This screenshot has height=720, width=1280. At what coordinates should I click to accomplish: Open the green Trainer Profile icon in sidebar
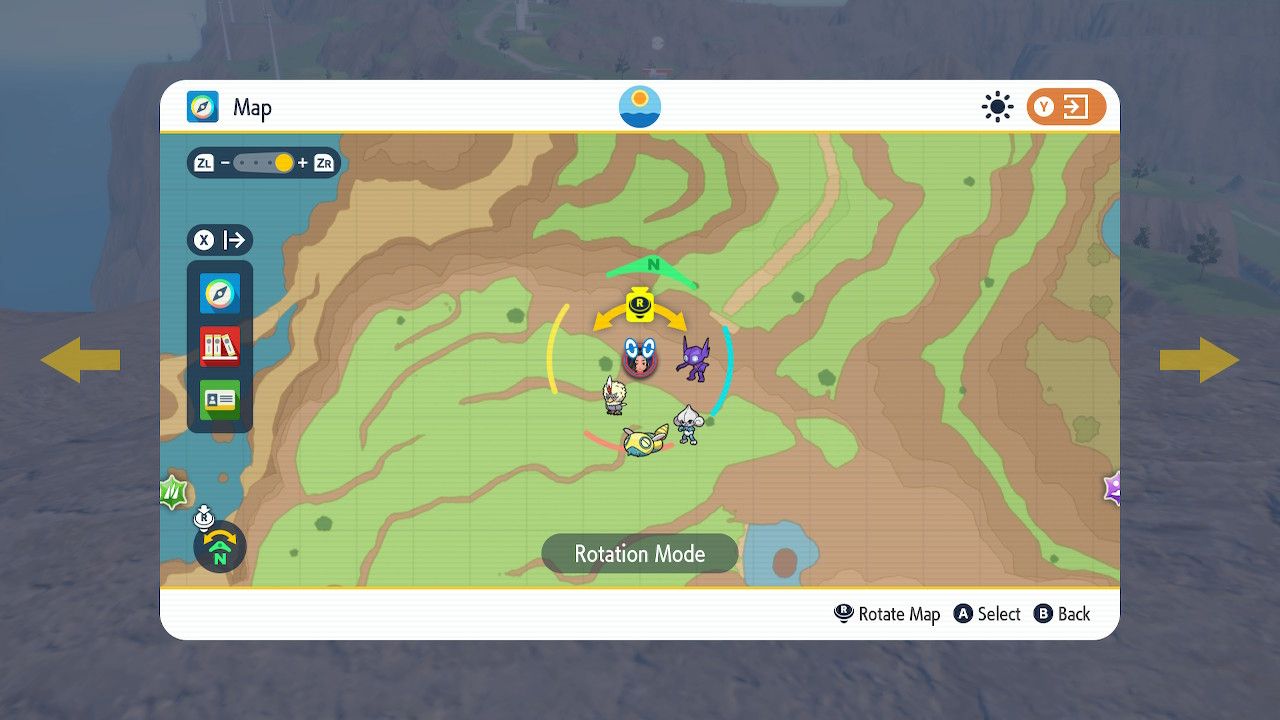[219, 399]
